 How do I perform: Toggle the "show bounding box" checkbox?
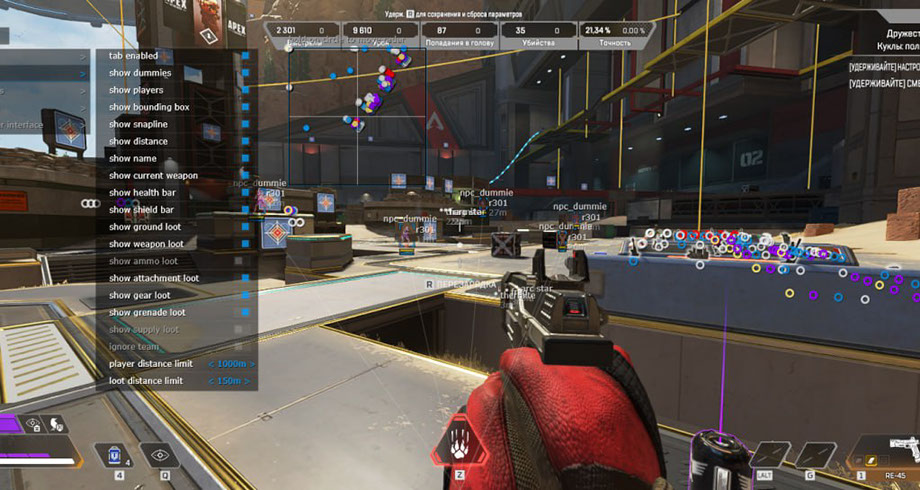245,107
